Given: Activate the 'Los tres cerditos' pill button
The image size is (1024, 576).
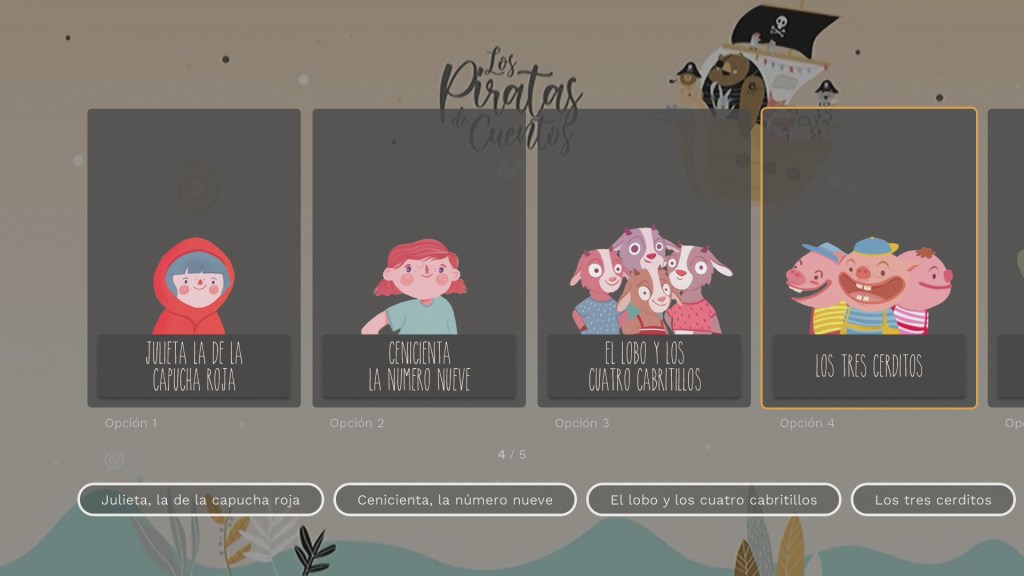Looking at the screenshot, I should tap(932, 499).
